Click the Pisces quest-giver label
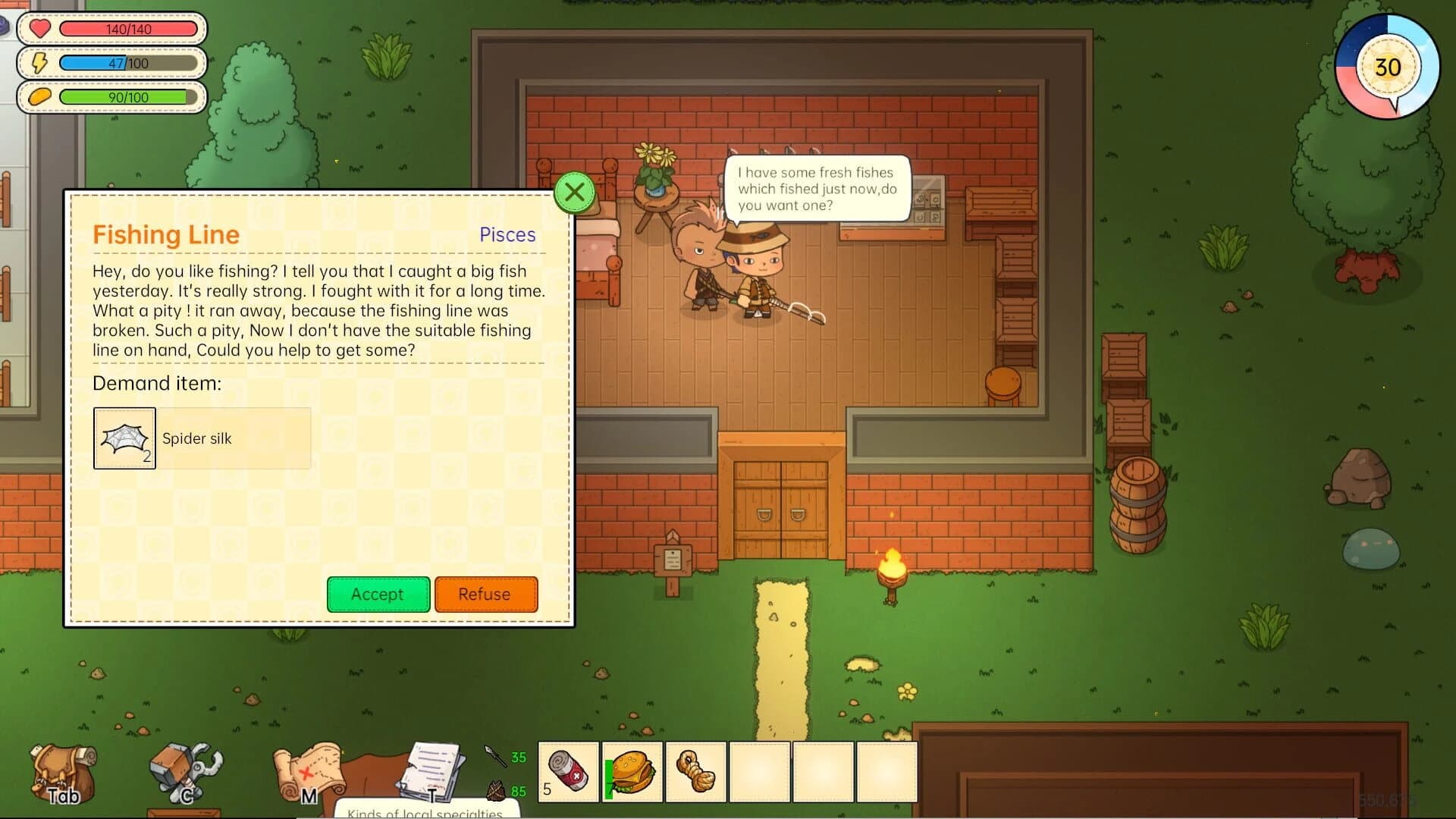This screenshot has height=819, width=1456. tap(507, 235)
